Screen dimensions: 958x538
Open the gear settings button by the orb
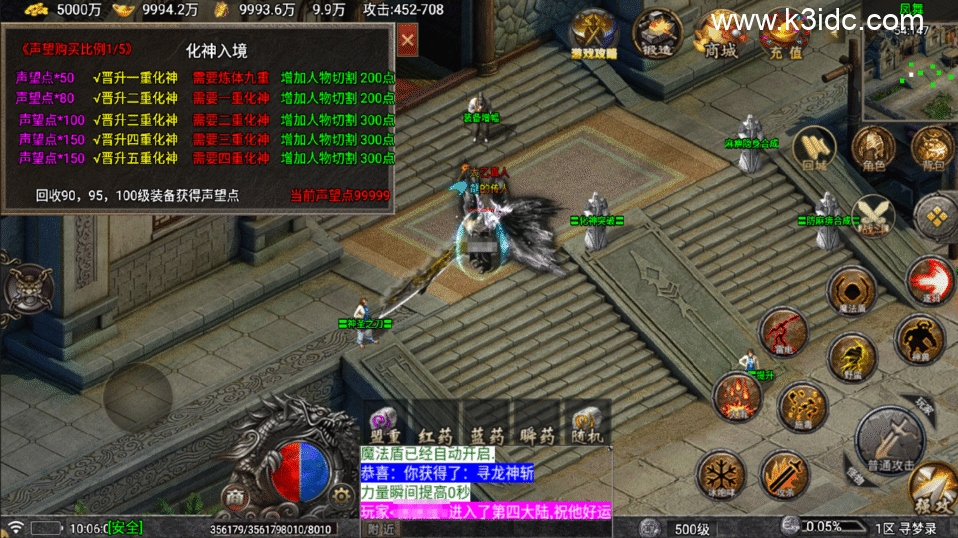point(342,494)
